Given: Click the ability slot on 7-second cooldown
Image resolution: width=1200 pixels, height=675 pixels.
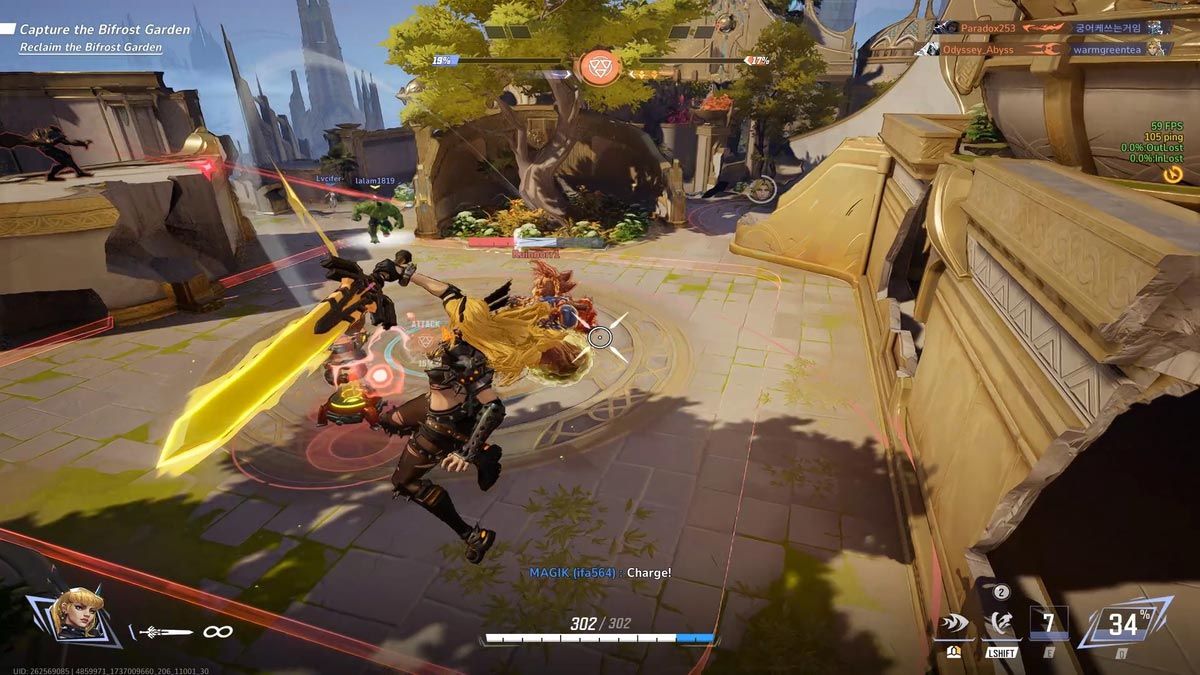Looking at the screenshot, I should [x=1048, y=624].
